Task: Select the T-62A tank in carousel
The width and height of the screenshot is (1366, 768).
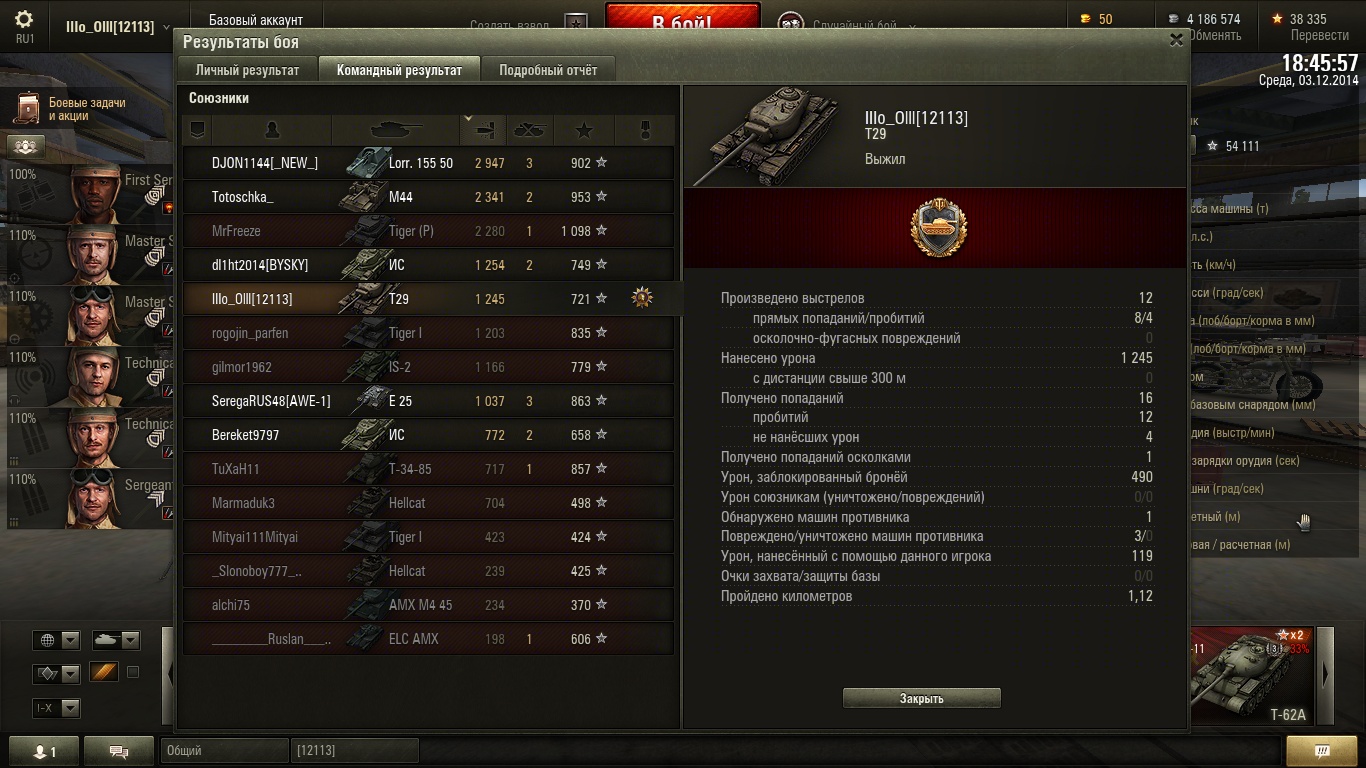Action: tap(1254, 673)
